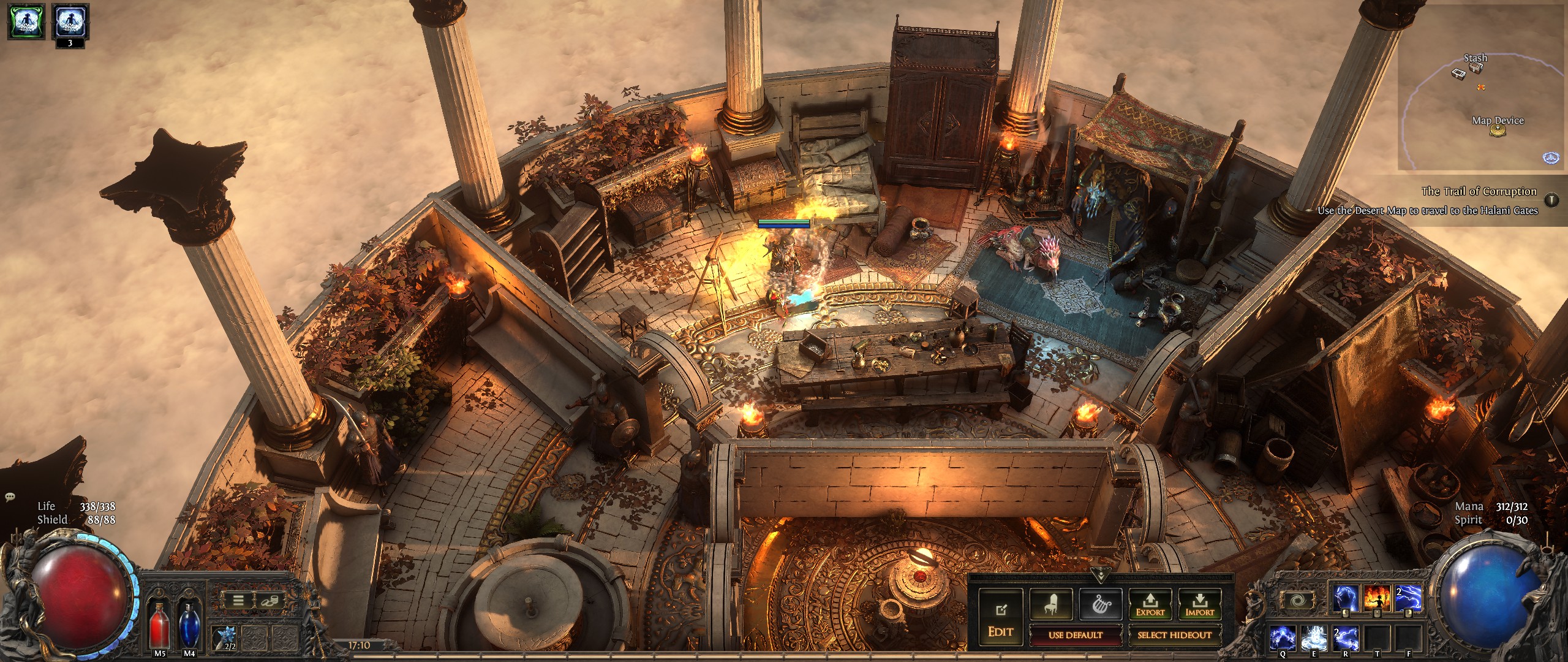Import a hideout layout
This screenshot has height=662, width=1568.
pos(1199,603)
